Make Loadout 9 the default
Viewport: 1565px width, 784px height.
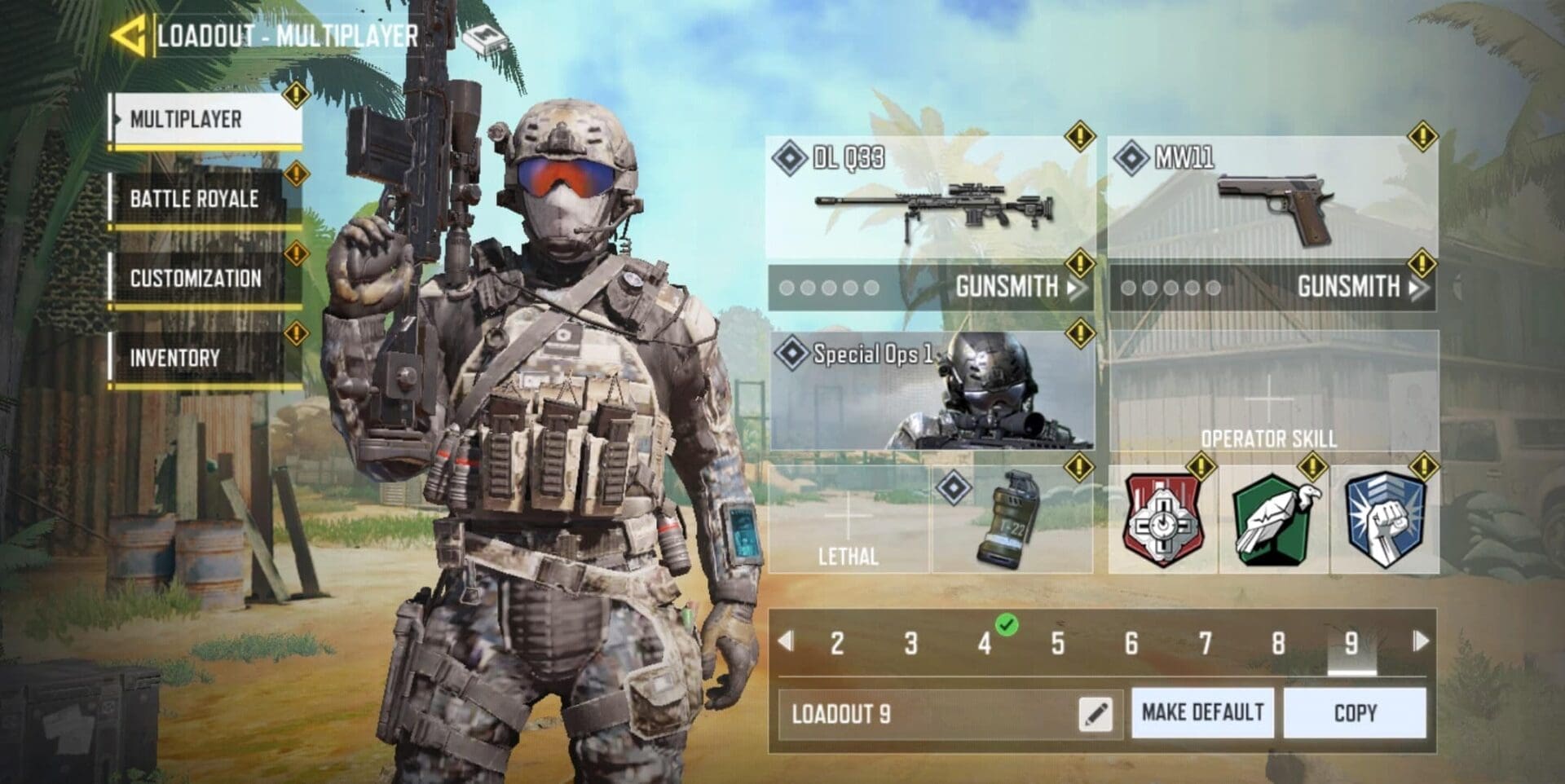tap(1202, 713)
